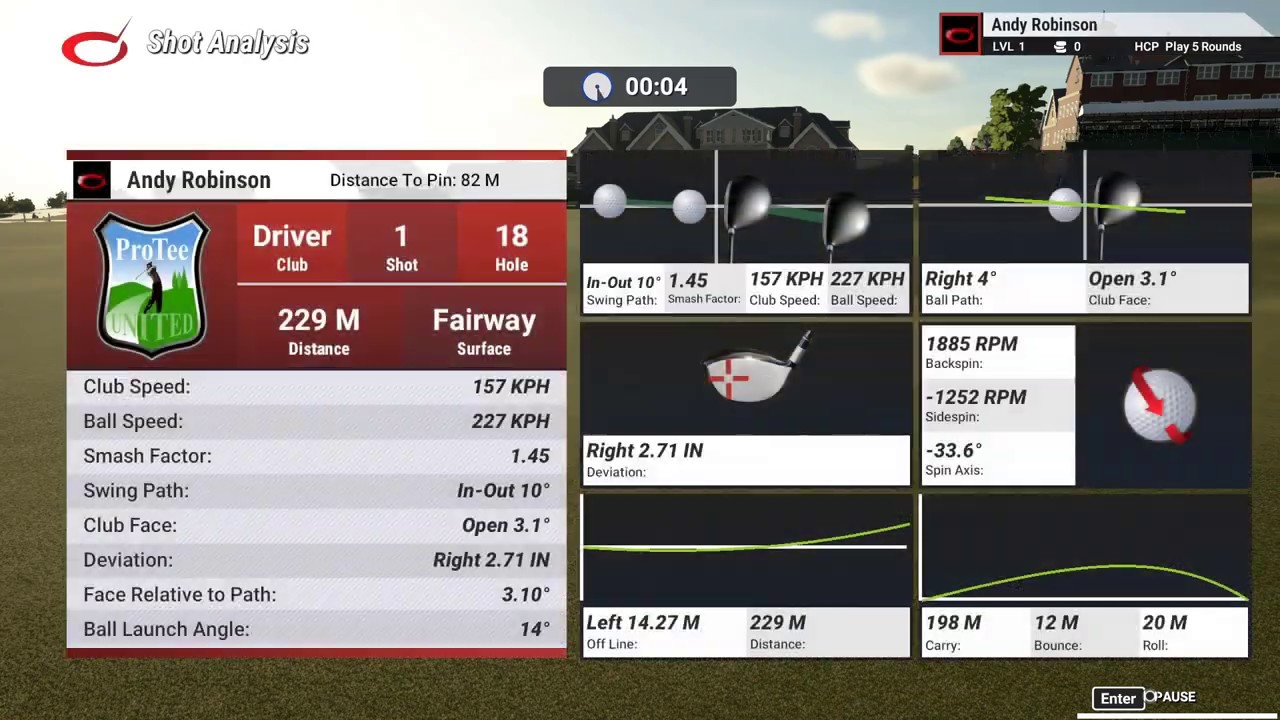Click the small avatar beside Andy Robinson's name

[91, 180]
